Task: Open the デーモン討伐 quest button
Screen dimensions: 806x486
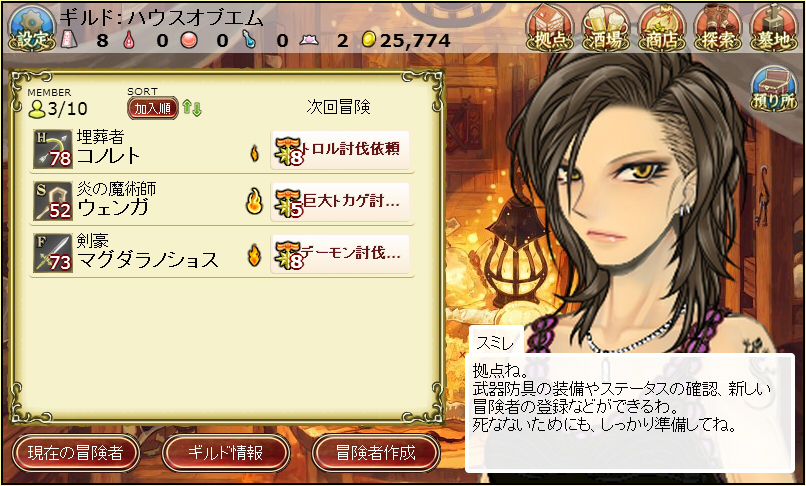Action: 341,255
